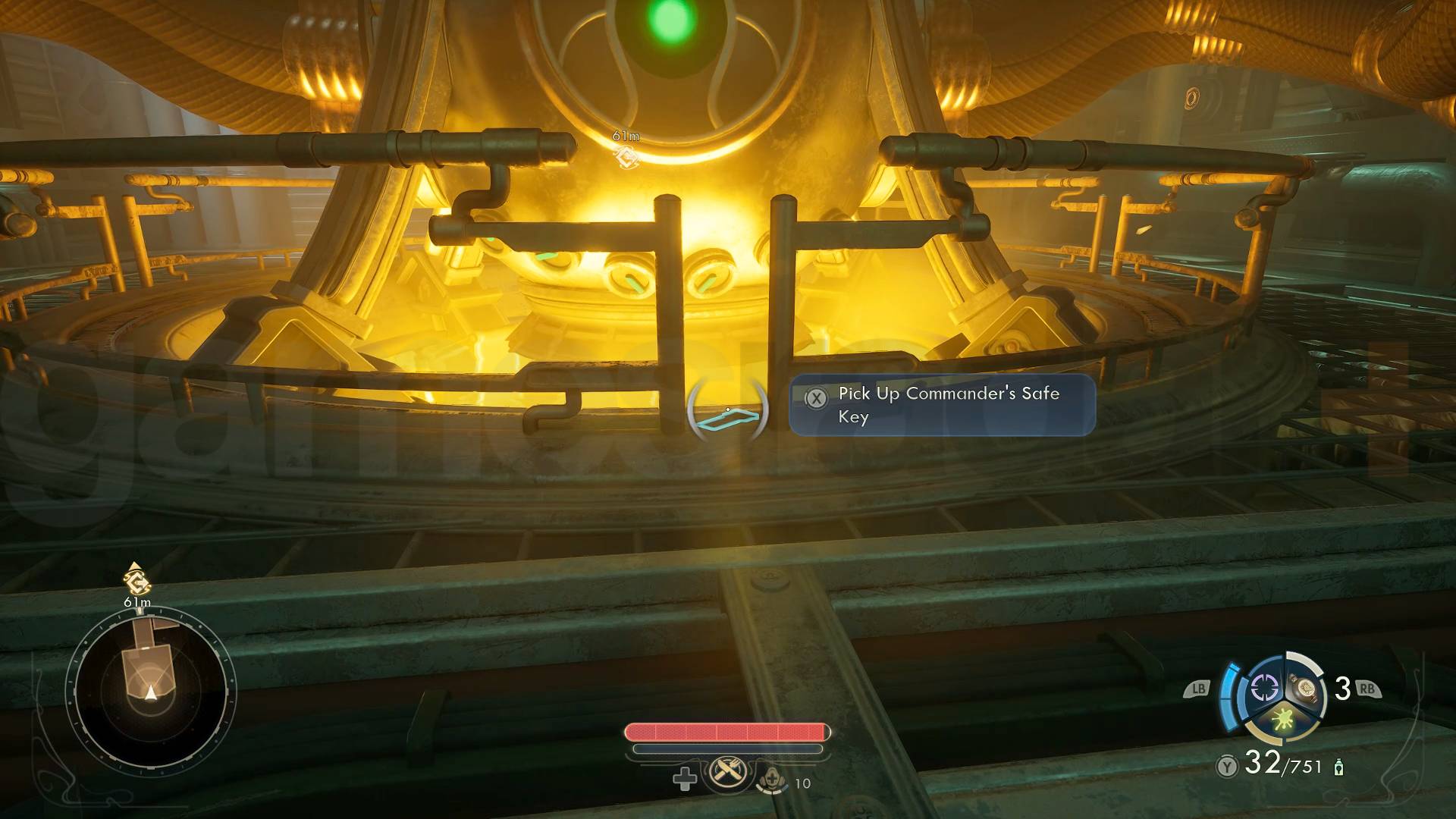This screenshot has height=819, width=1456.
Task: Click the LB shoulder button prompt
Action: 1199,688
